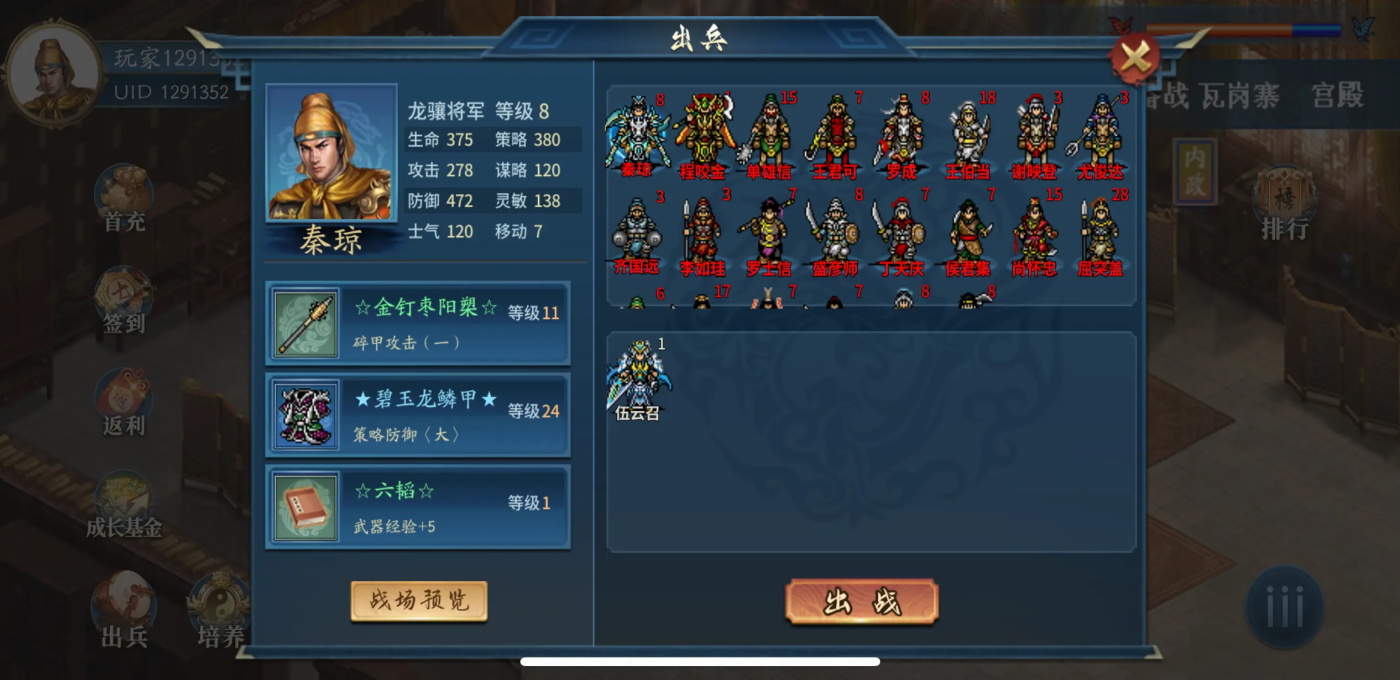Choose general 单雄信 from the roster
Viewport: 1400px width, 680px height.
point(768,135)
